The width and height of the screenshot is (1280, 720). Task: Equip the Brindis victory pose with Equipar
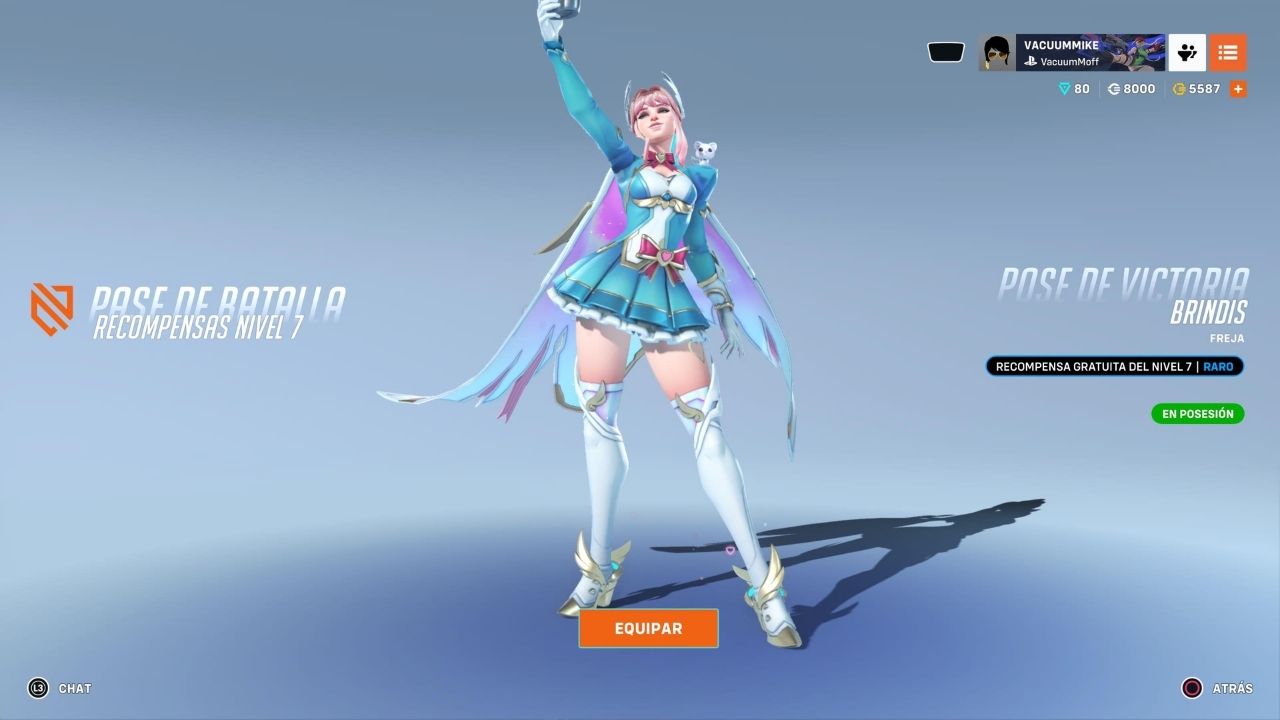pos(648,628)
